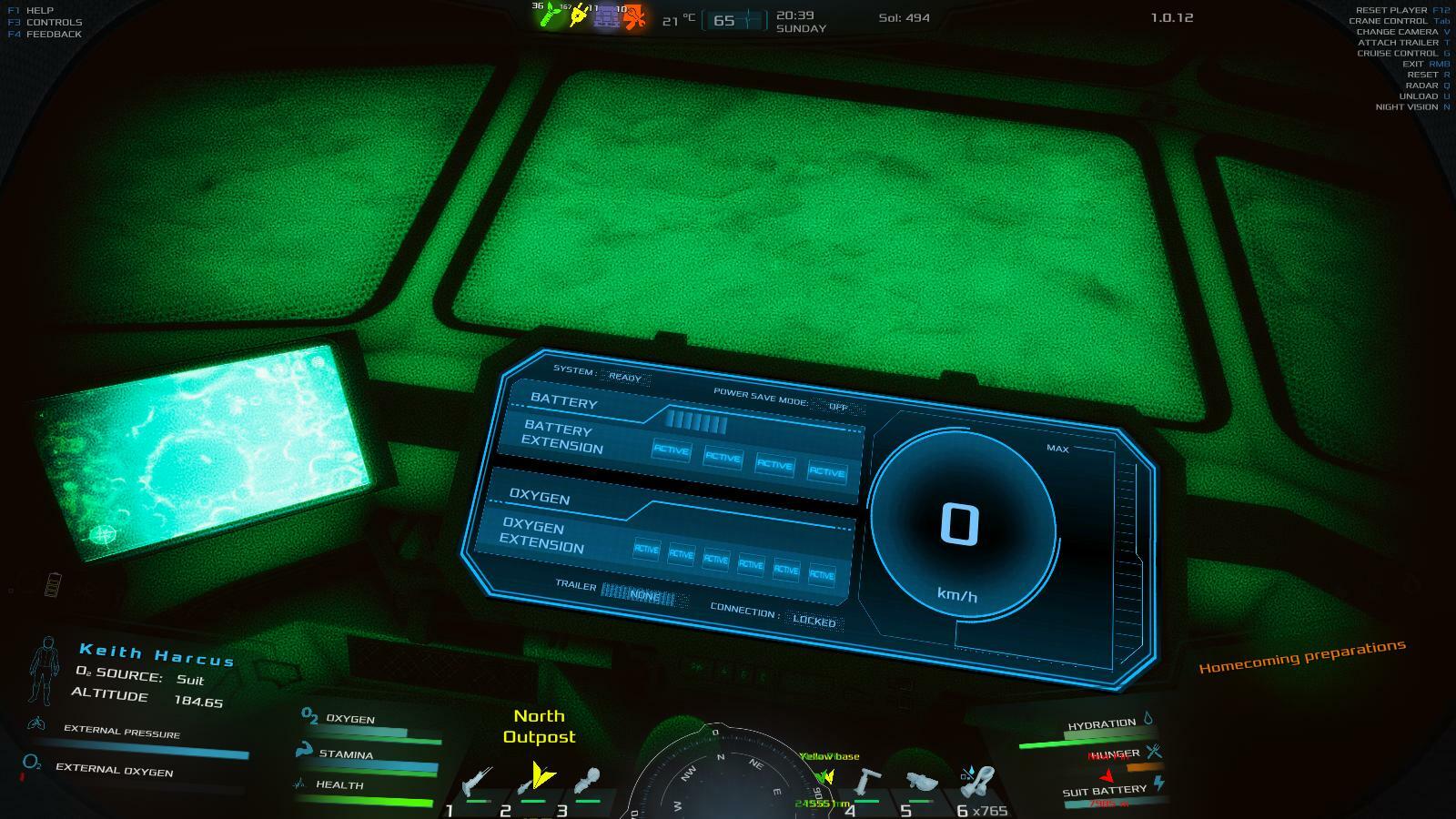Open the orange wrench repair icon
Screen dimensions: 1456x819
(x=633, y=15)
